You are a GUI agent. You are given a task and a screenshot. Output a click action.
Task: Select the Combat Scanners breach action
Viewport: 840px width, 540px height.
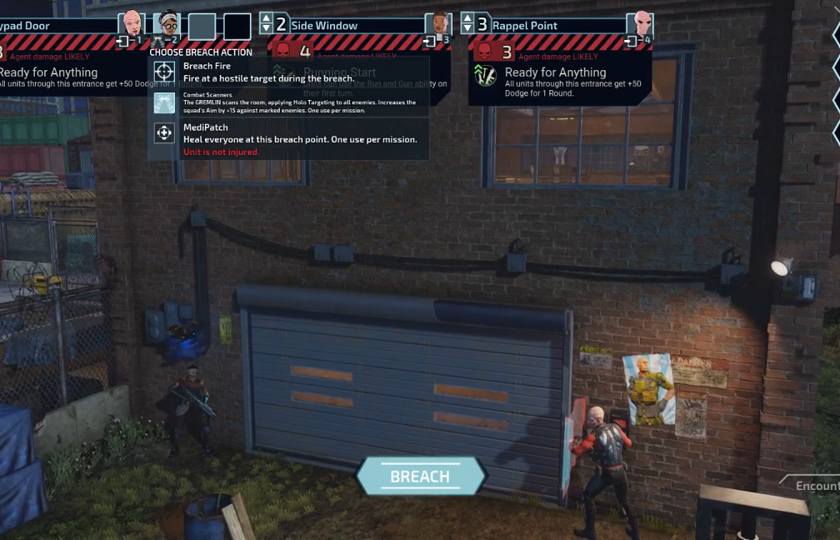tap(165, 102)
